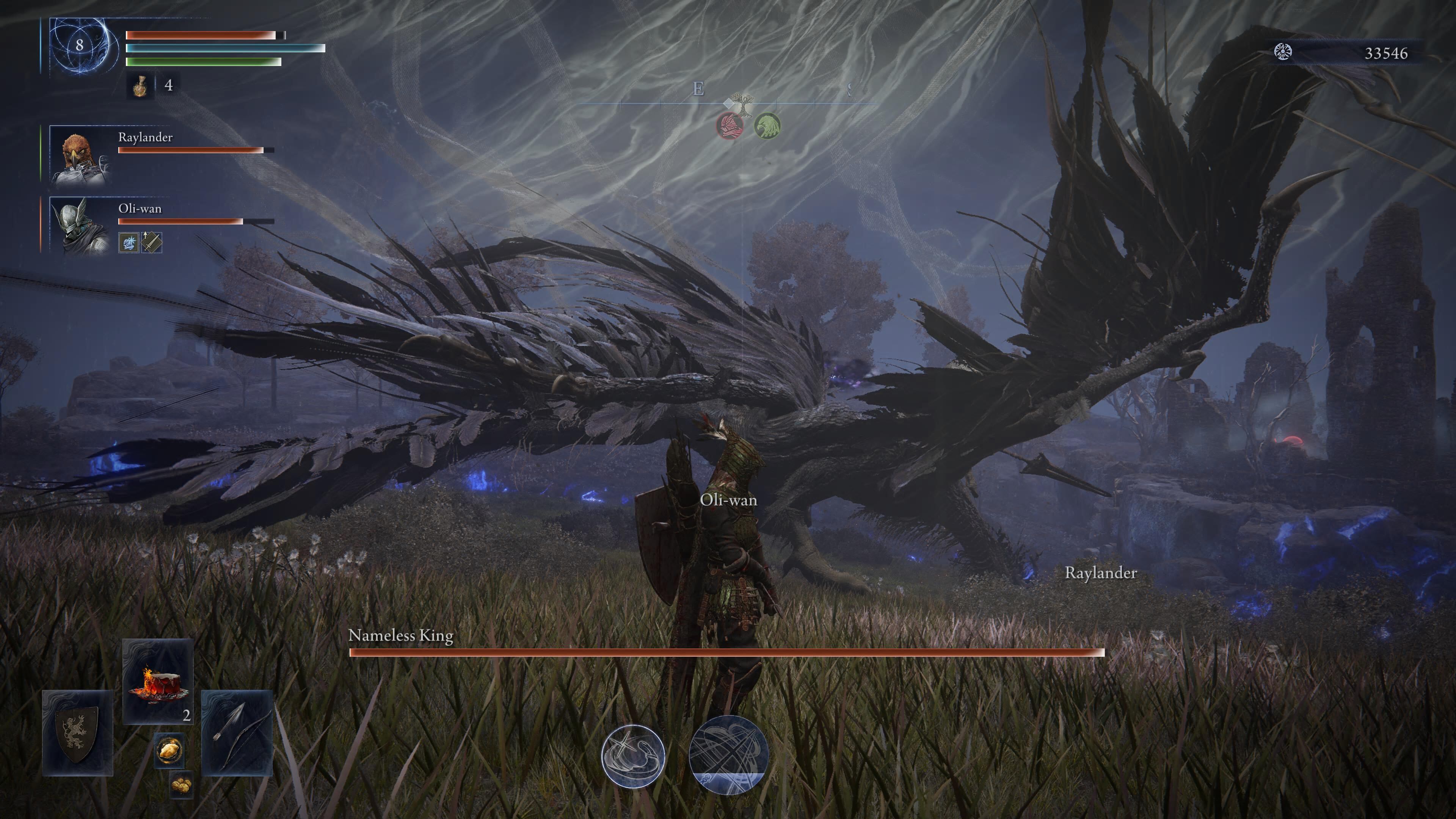This screenshot has width=1456, height=819.
Task: Inspect Oli-wan's sword attack-up status icon
Action: 152,243
